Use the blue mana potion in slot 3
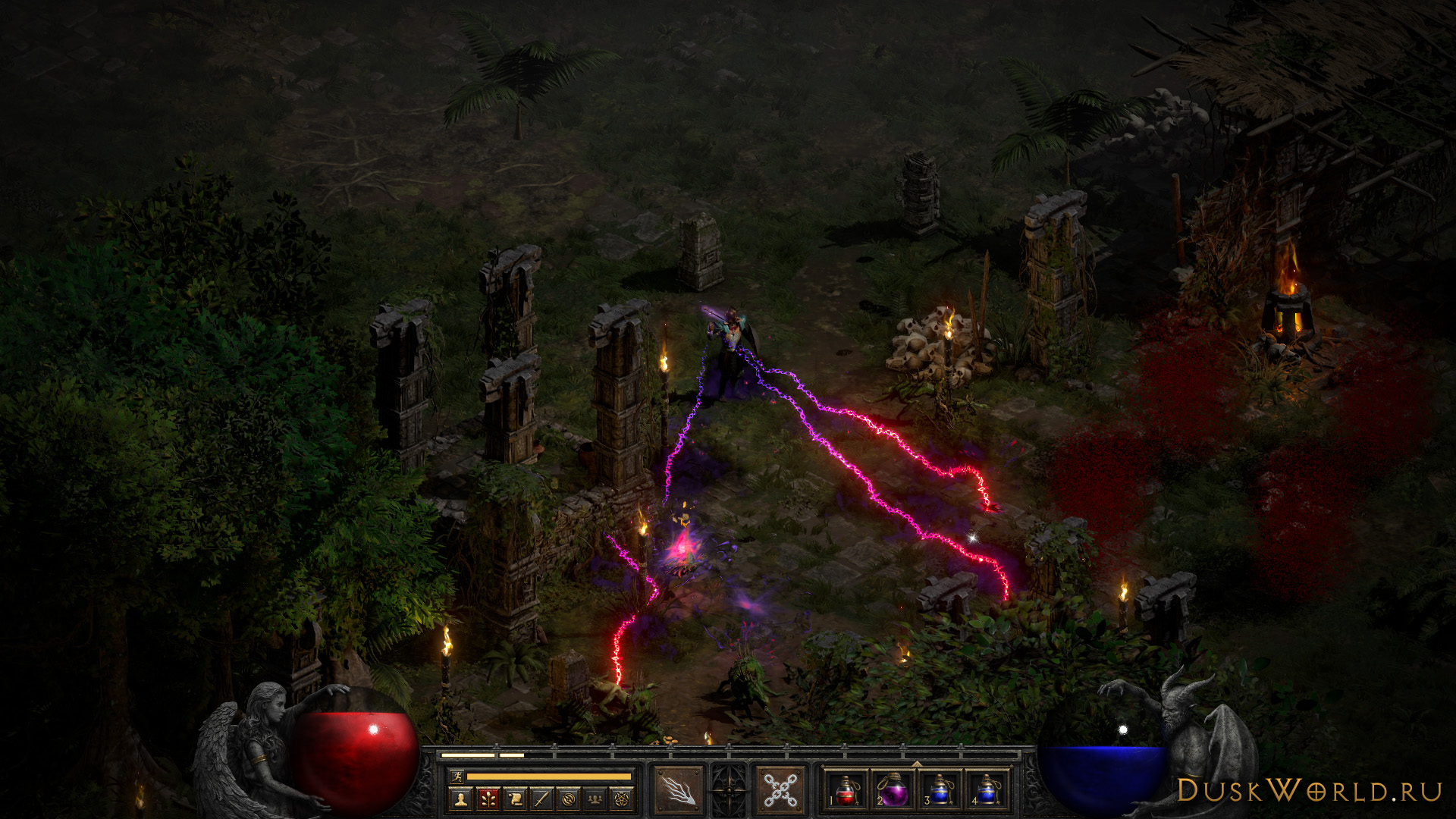The image size is (1456, 819). point(940,790)
